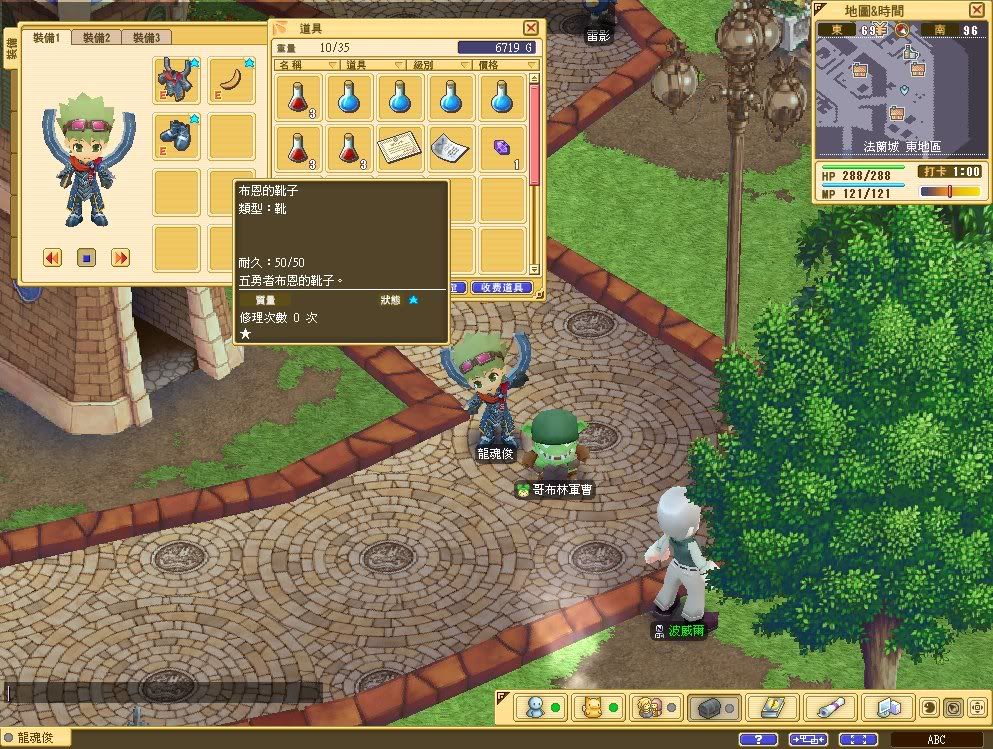Toggle the treasure chest inventory button
Viewport: 993px width, 749px height.
point(709,708)
